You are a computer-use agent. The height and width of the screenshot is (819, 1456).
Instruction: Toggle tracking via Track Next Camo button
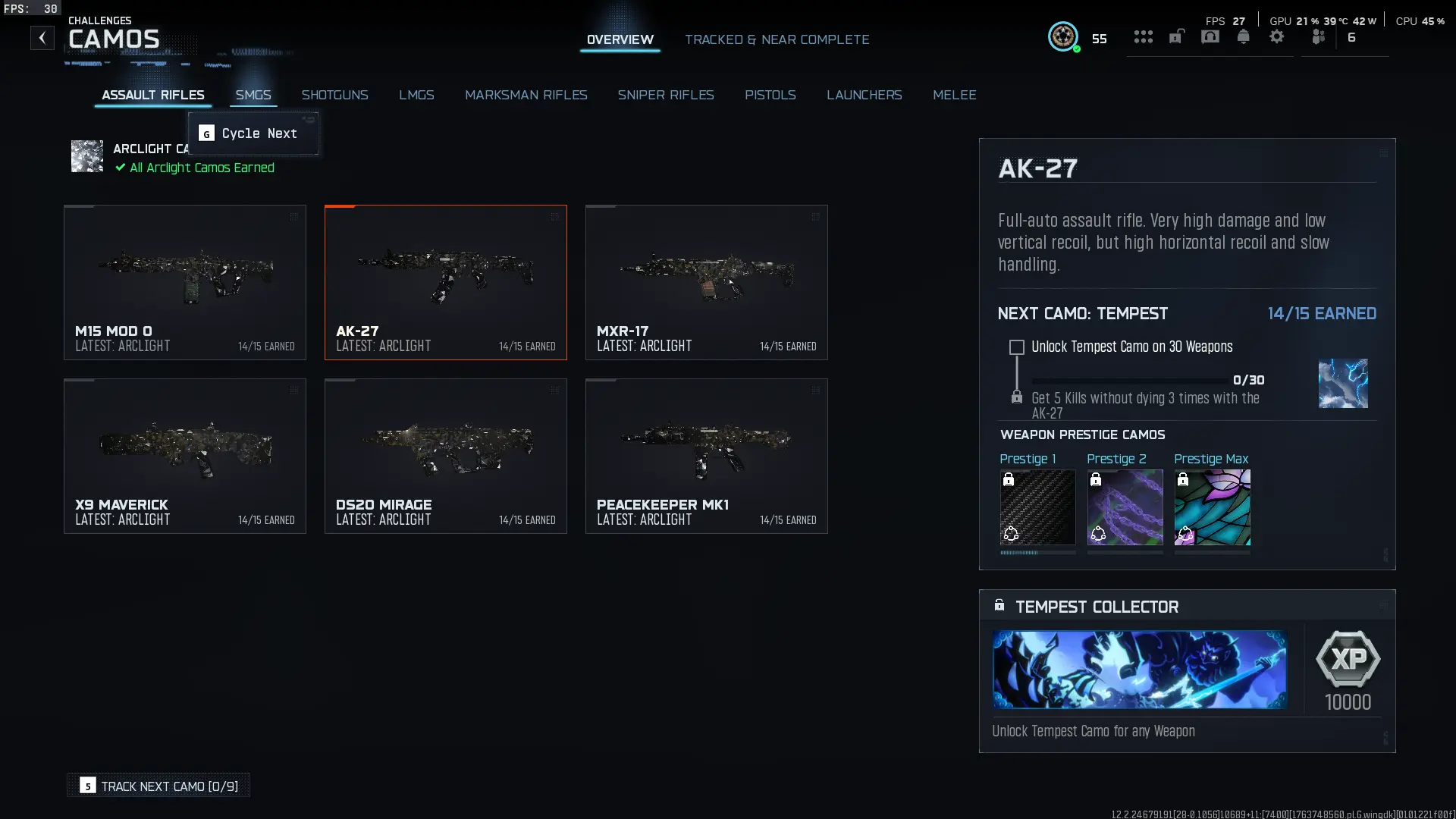[158, 786]
